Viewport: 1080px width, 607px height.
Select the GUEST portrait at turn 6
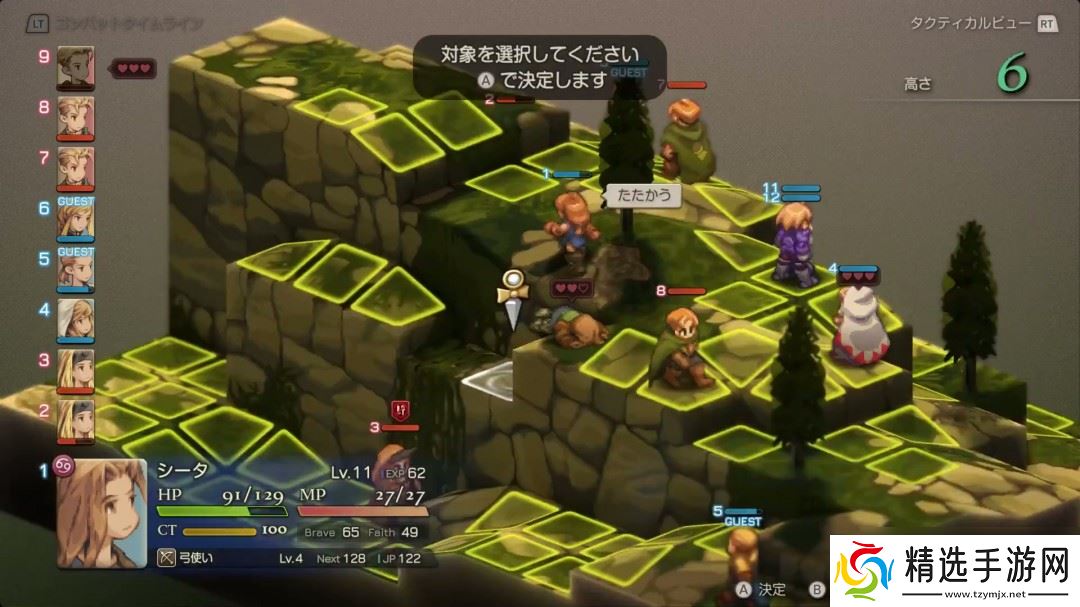tap(76, 219)
